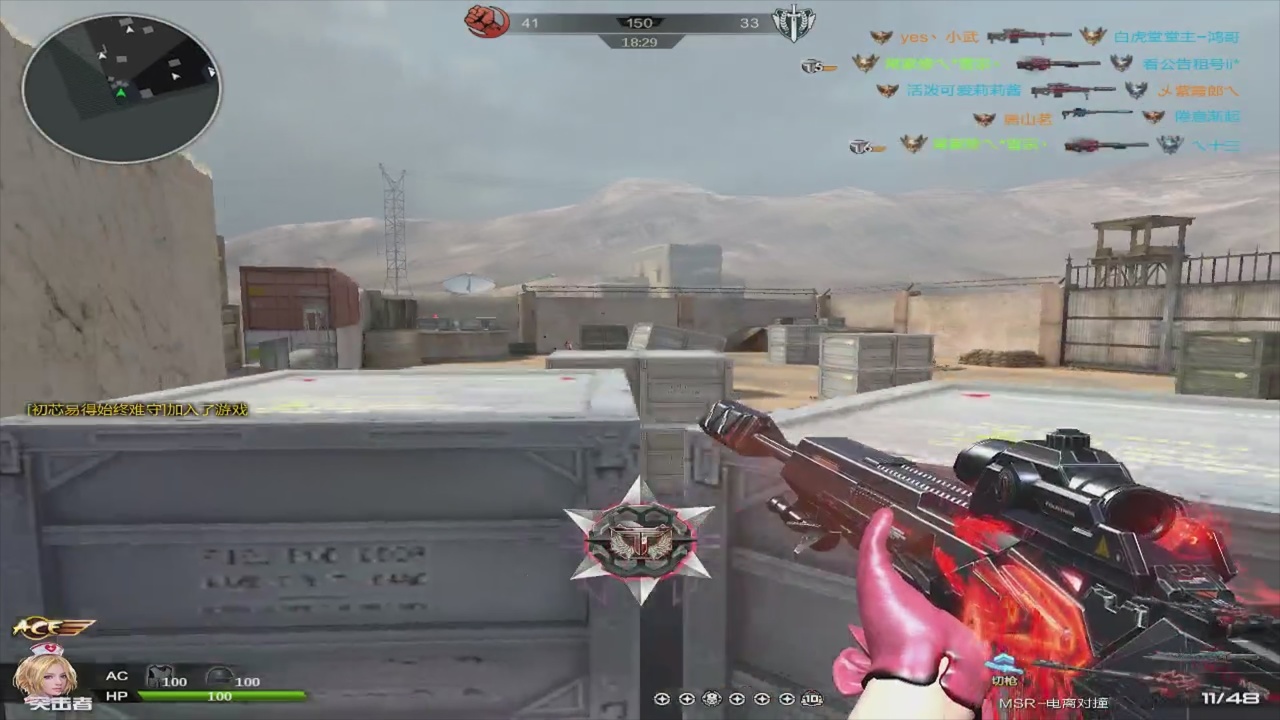Click the star-shaped rank medal at center
The width and height of the screenshot is (1280, 720).
pos(640,541)
